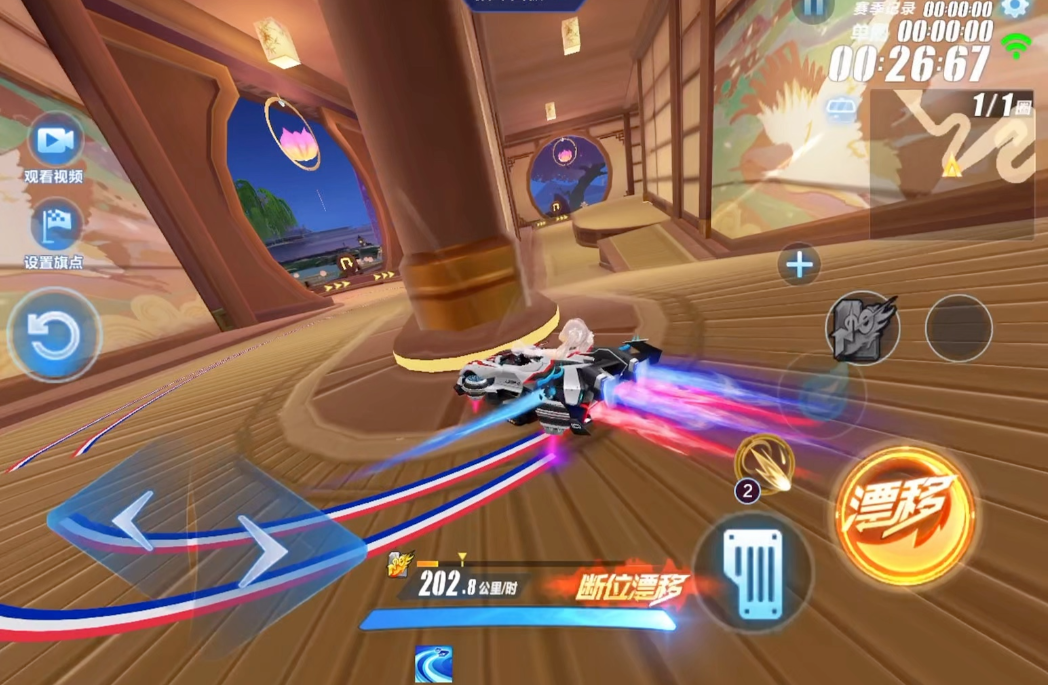Tap the empty dark round item slot
Screen dimensions: 1048x685
click(x=958, y=328)
